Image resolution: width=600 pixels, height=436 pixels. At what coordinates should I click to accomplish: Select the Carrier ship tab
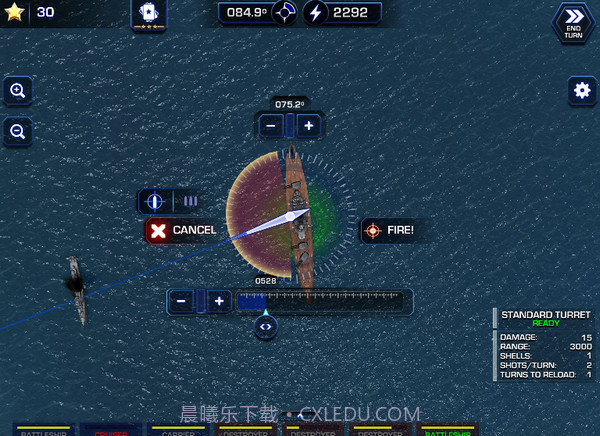click(177, 431)
